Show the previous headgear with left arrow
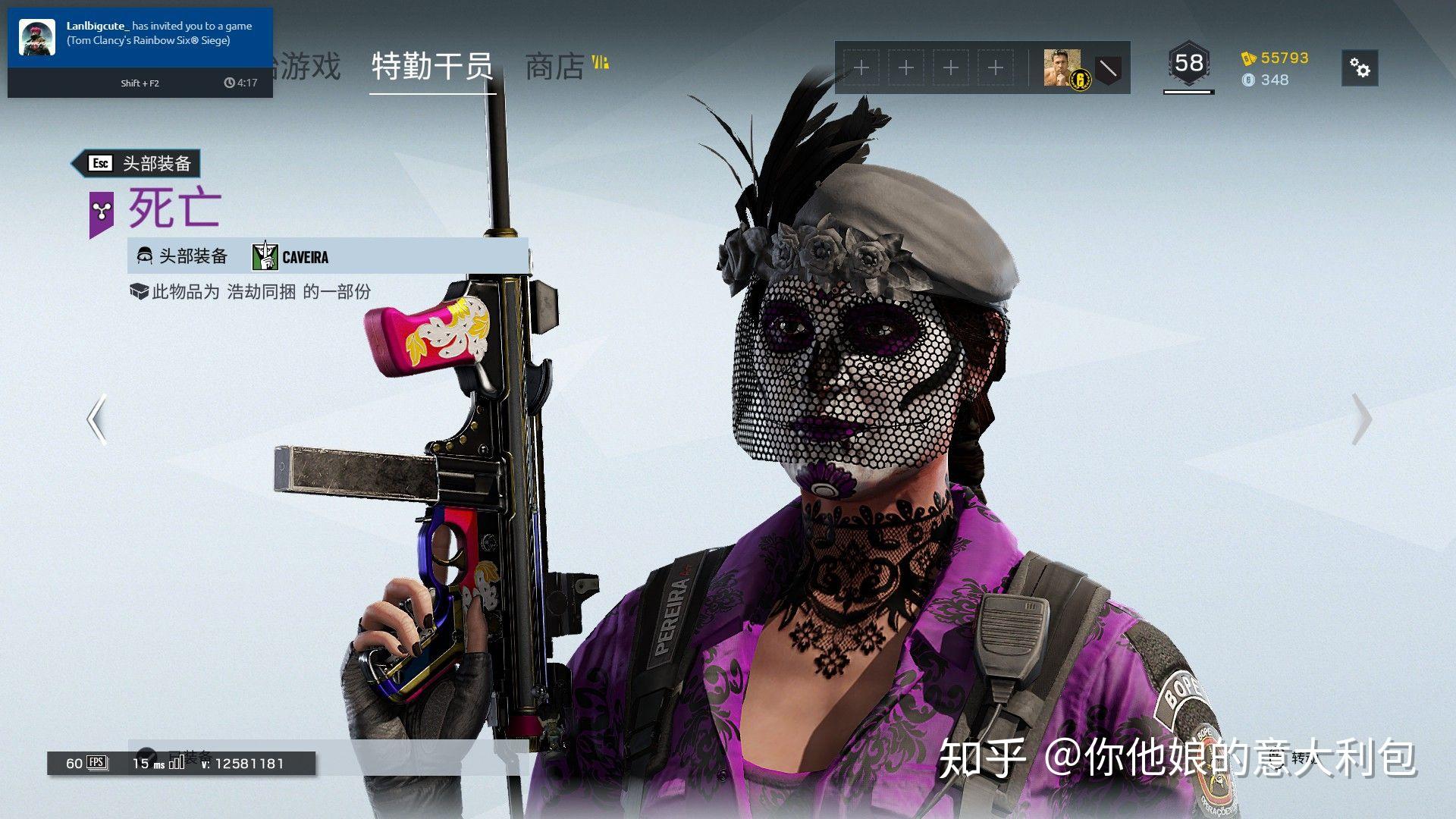1456x819 pixels. pos(96,419)
